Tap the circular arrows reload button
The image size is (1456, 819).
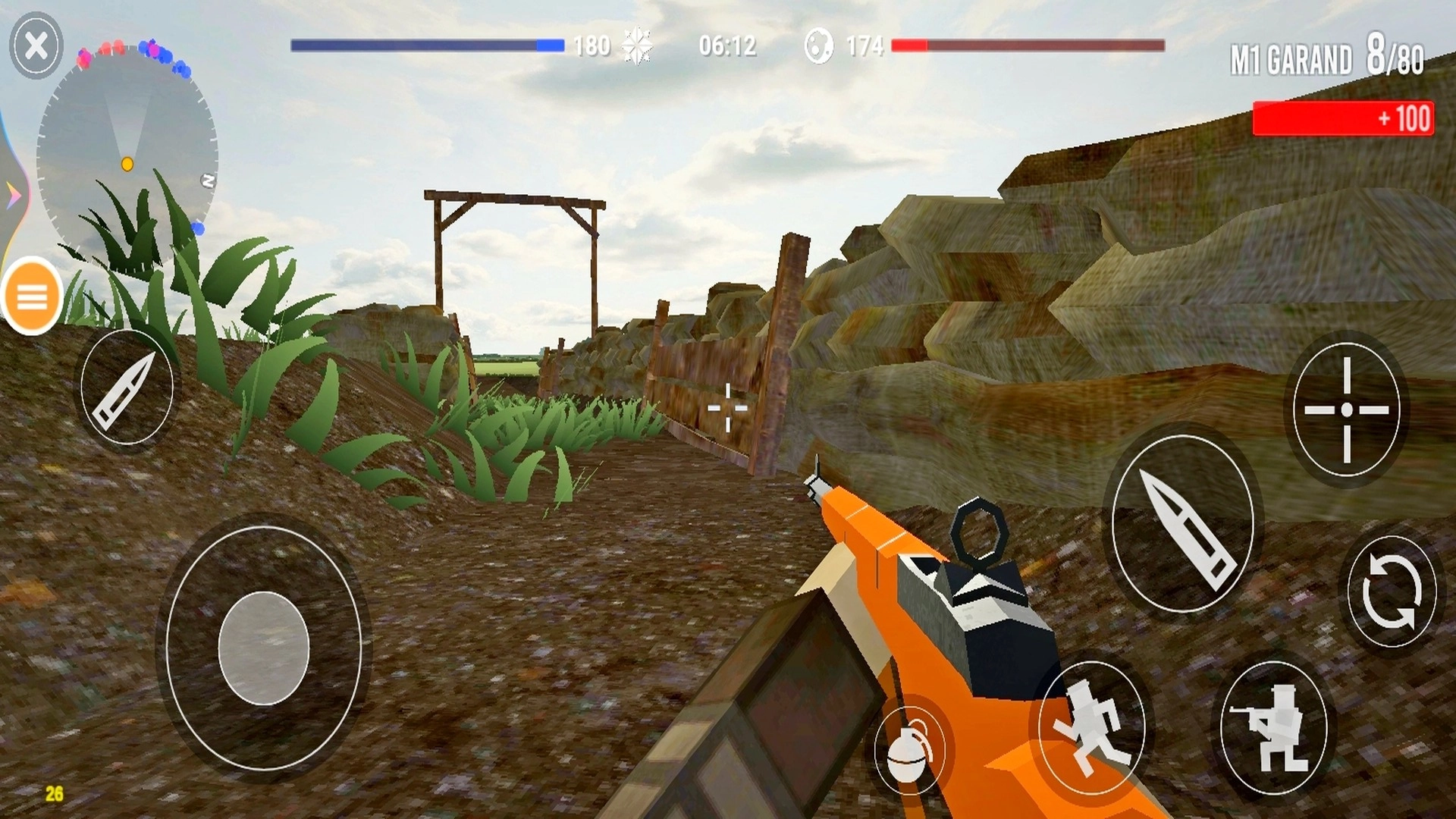point(1392,591)
